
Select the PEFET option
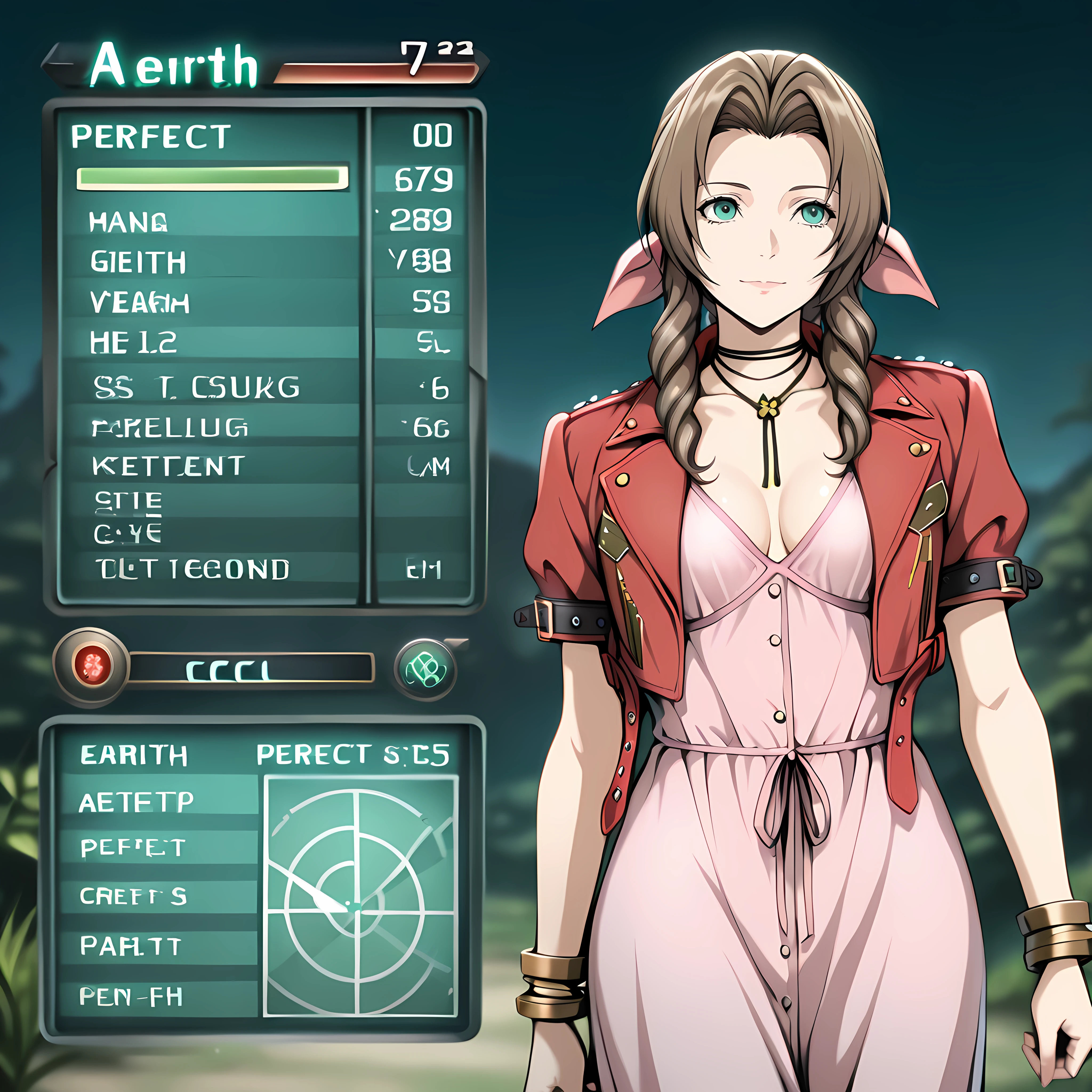click(x=133, y=848)
